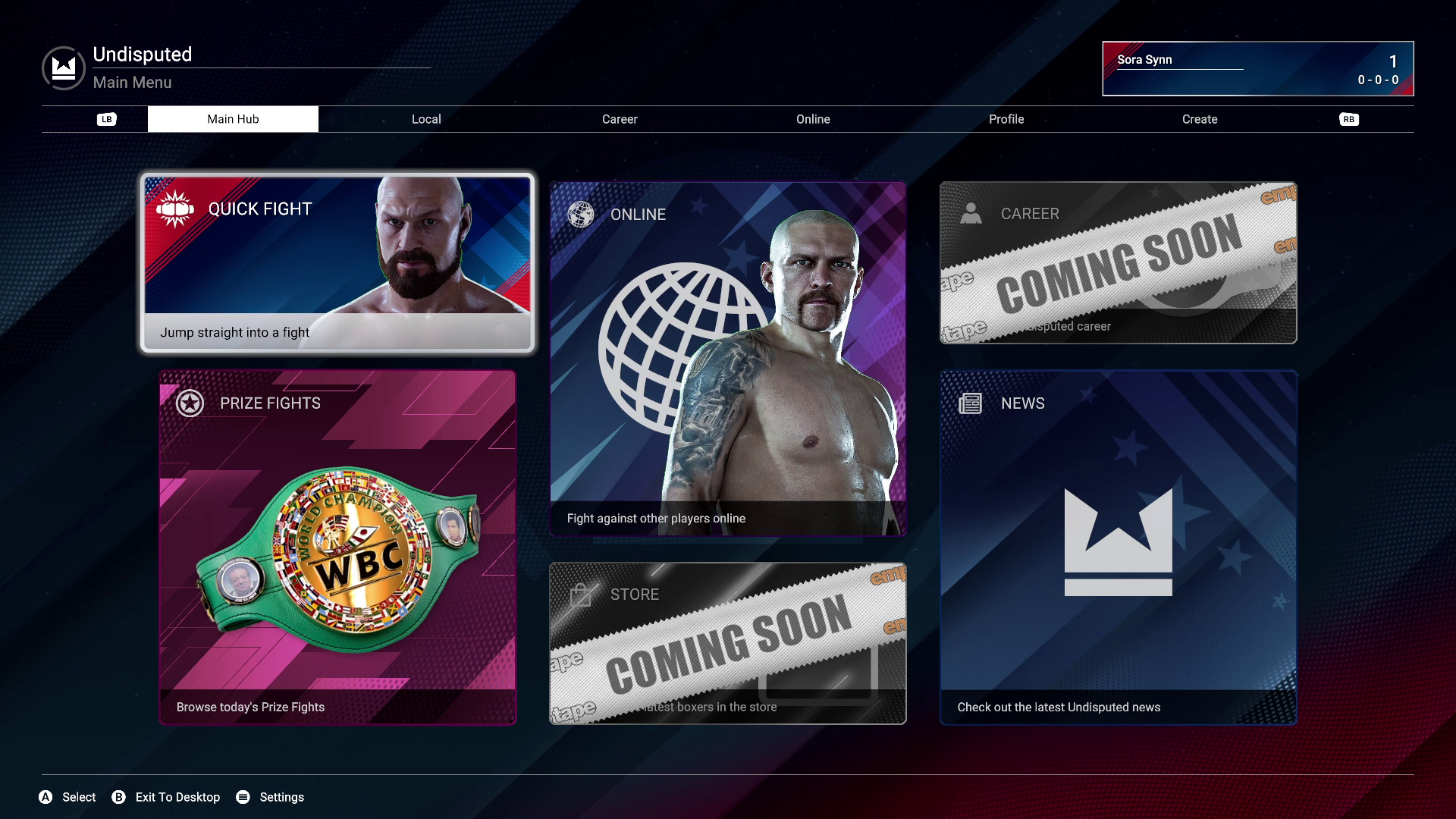1456x819 pixels.
Task: Switch to the Profile tab
Action: (x=1006, y=119)
